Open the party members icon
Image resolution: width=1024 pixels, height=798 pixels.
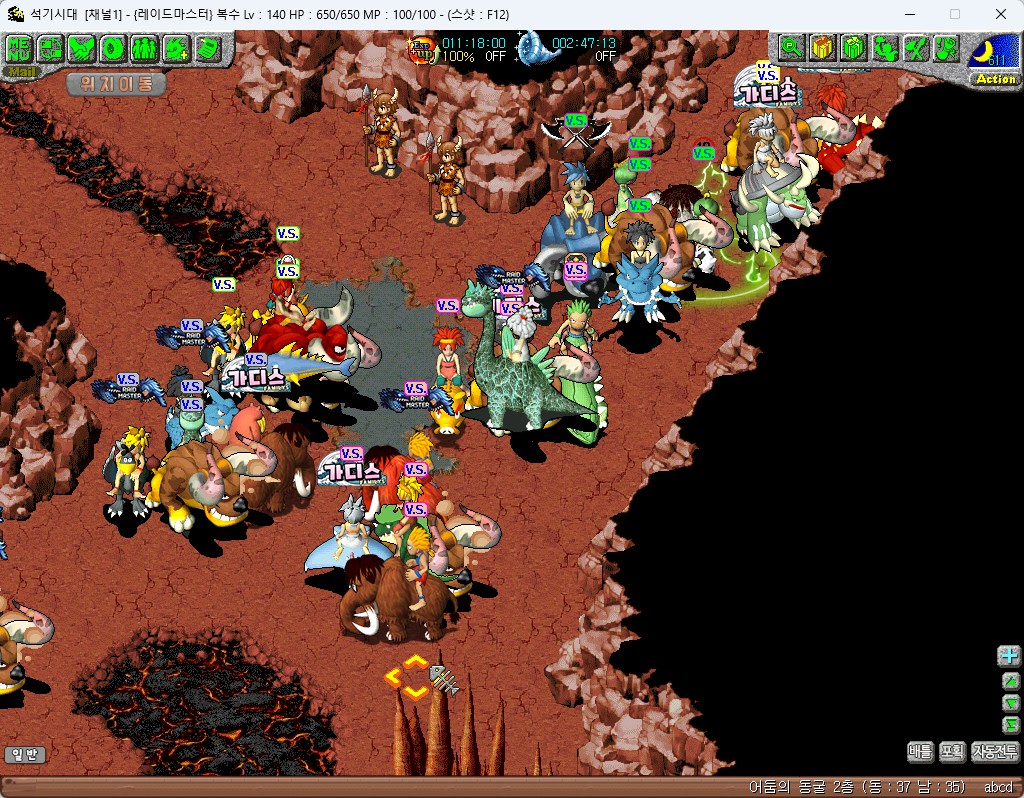coord(144,47)
